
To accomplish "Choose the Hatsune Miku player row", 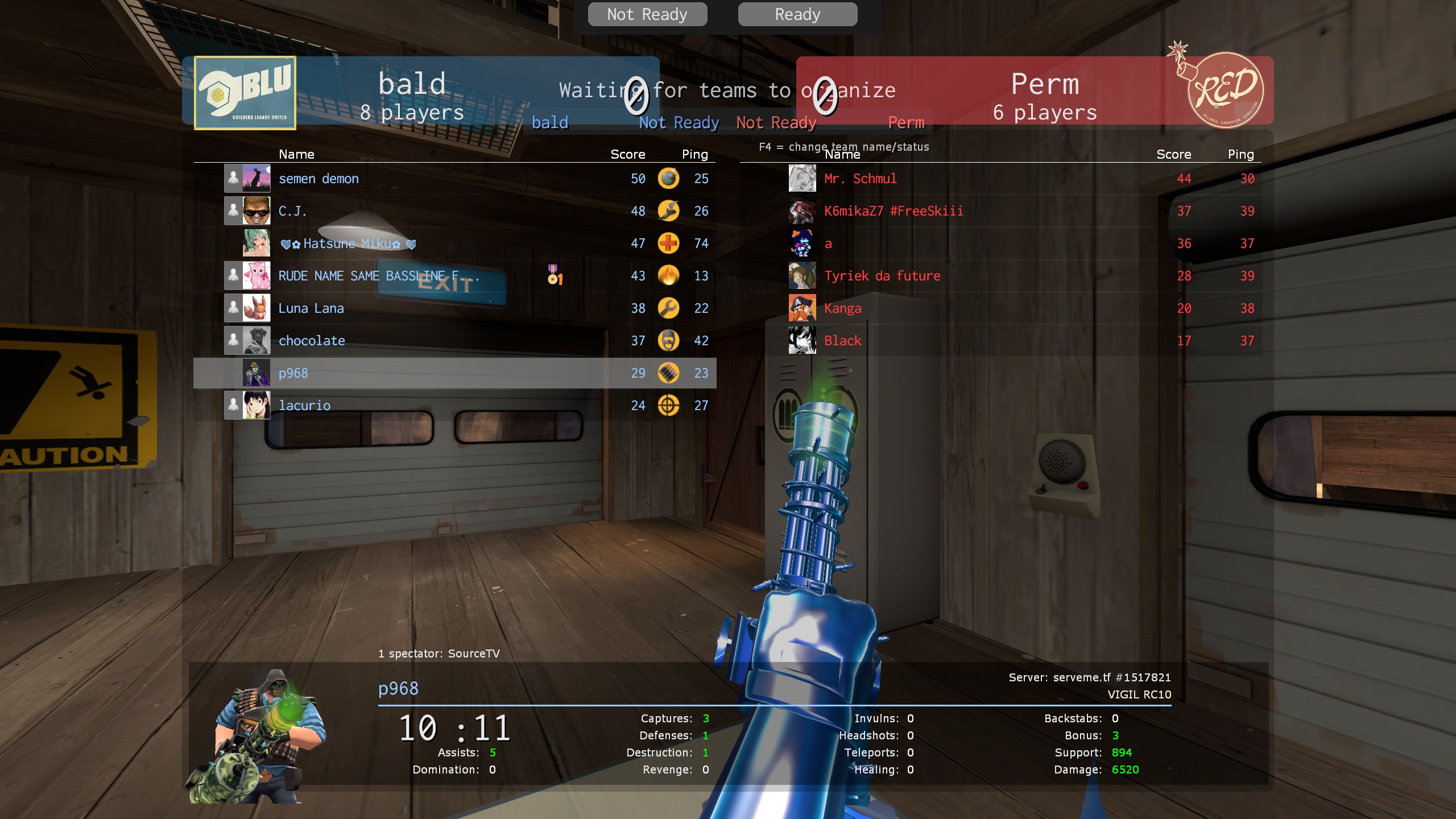I will pos(348,243).
